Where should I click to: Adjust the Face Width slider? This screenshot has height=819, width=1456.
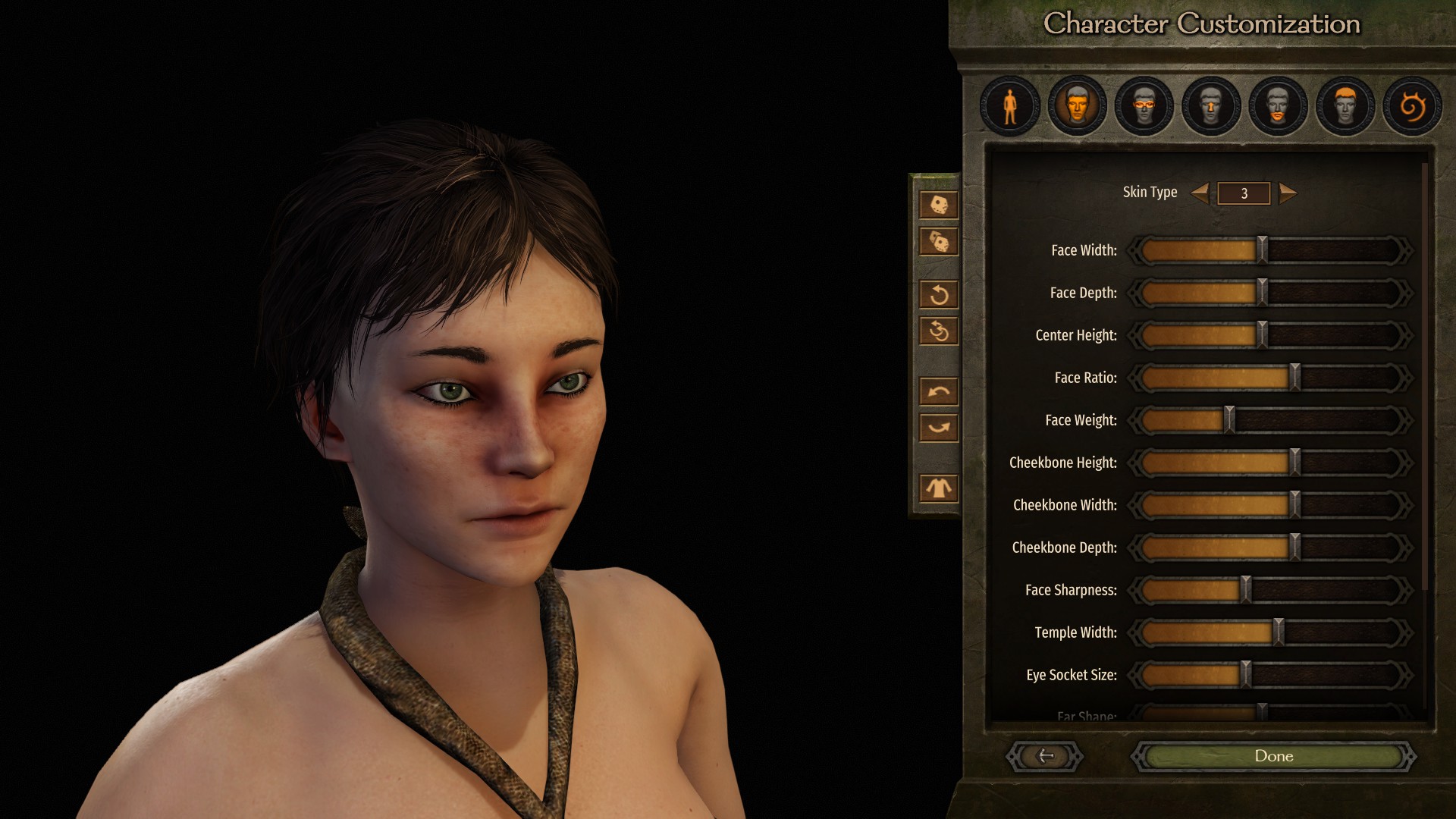pyautogui.click(x=1263, y=250)
